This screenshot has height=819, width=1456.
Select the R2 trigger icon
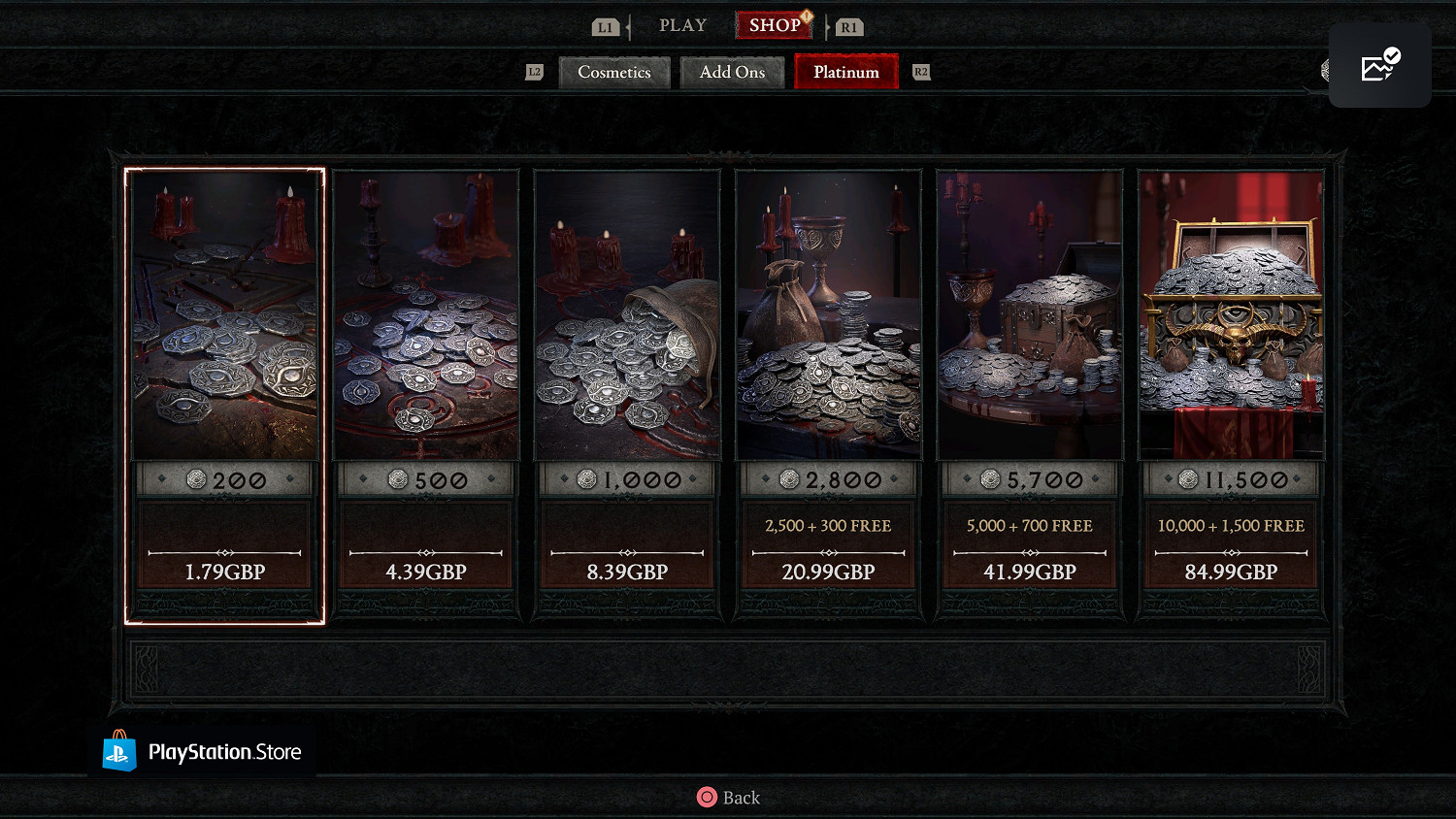coord(920,71)
